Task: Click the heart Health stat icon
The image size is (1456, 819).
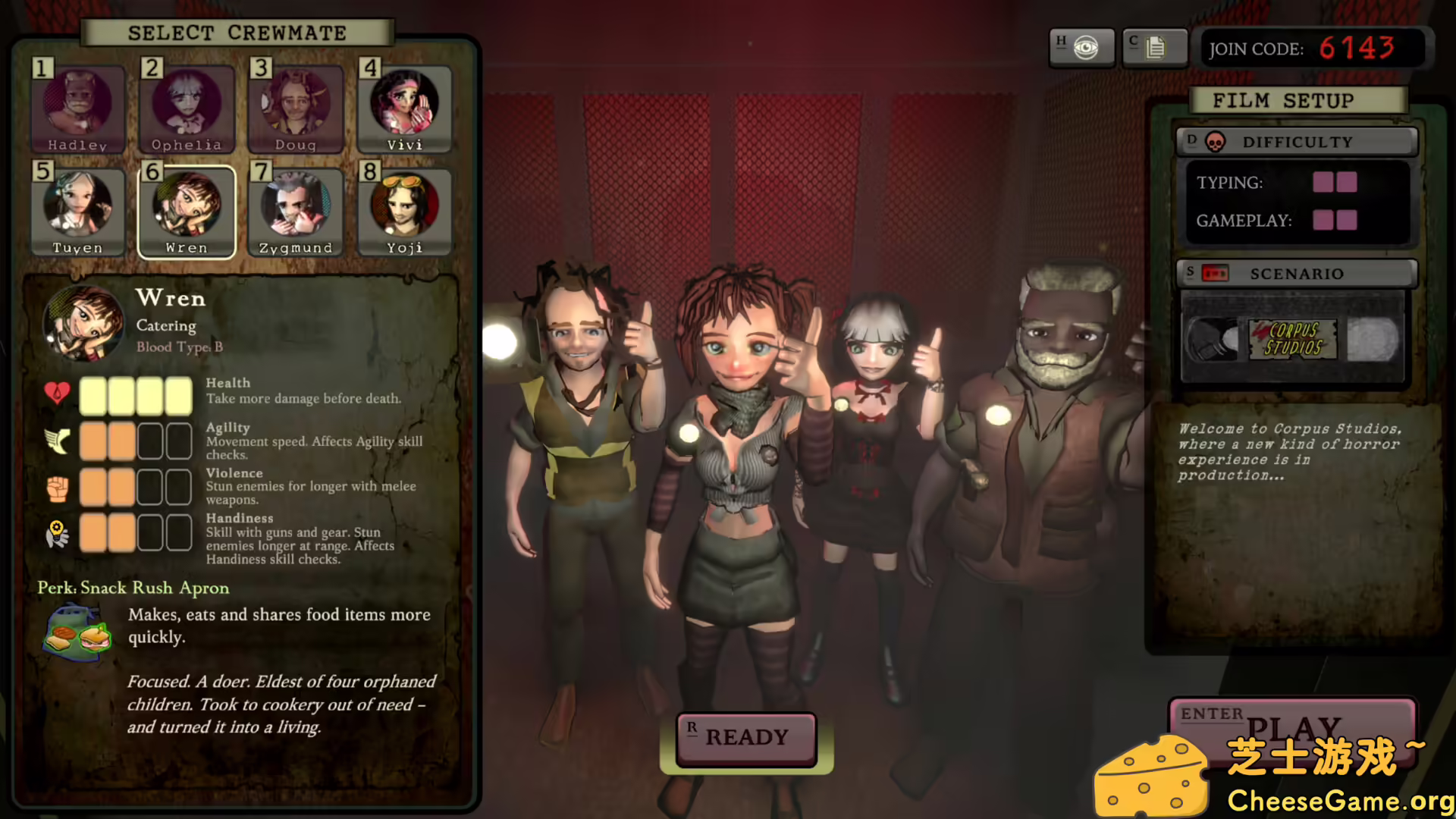Action: pyautogui.click(x=58, y=394)
